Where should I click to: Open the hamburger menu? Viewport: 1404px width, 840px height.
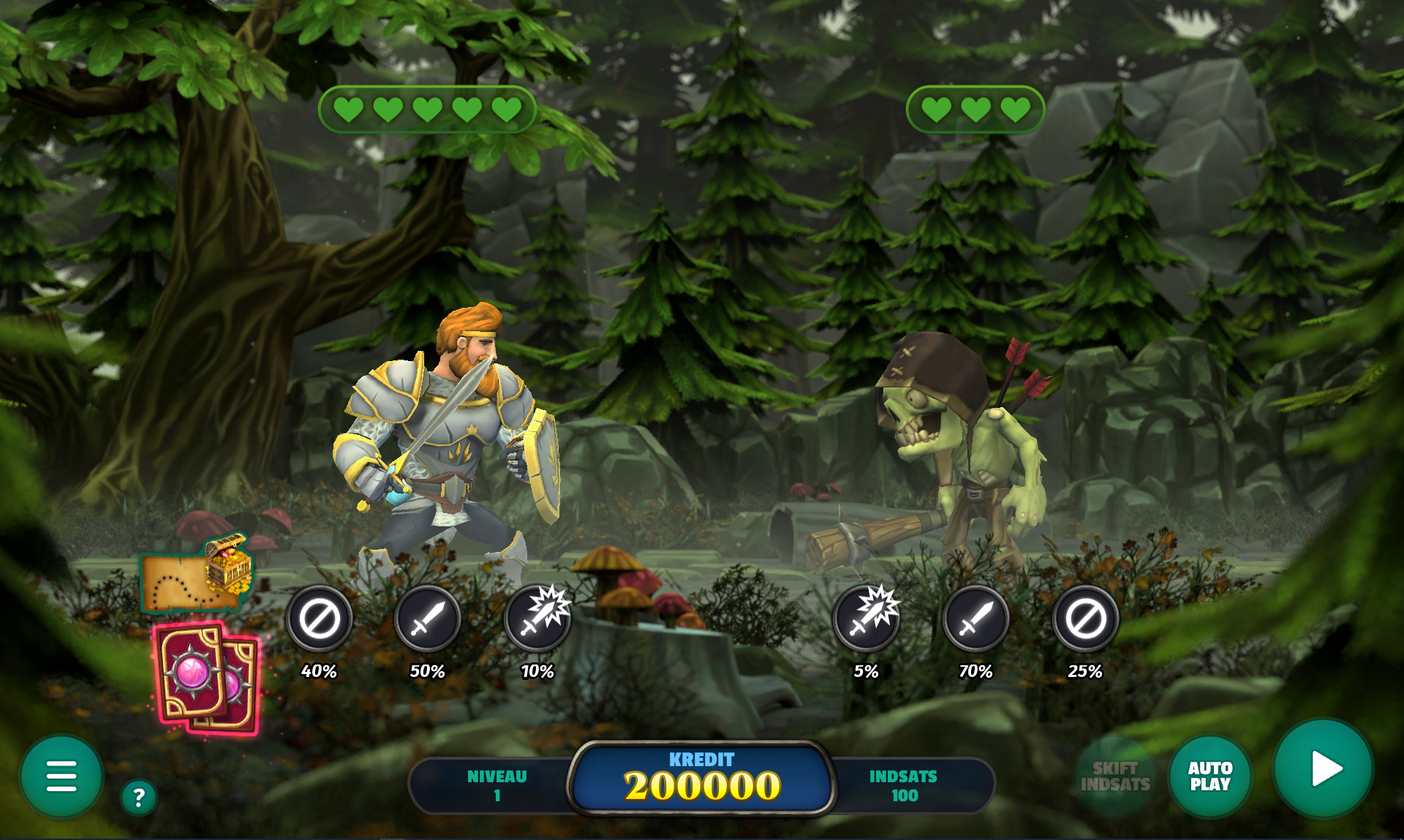61,776
